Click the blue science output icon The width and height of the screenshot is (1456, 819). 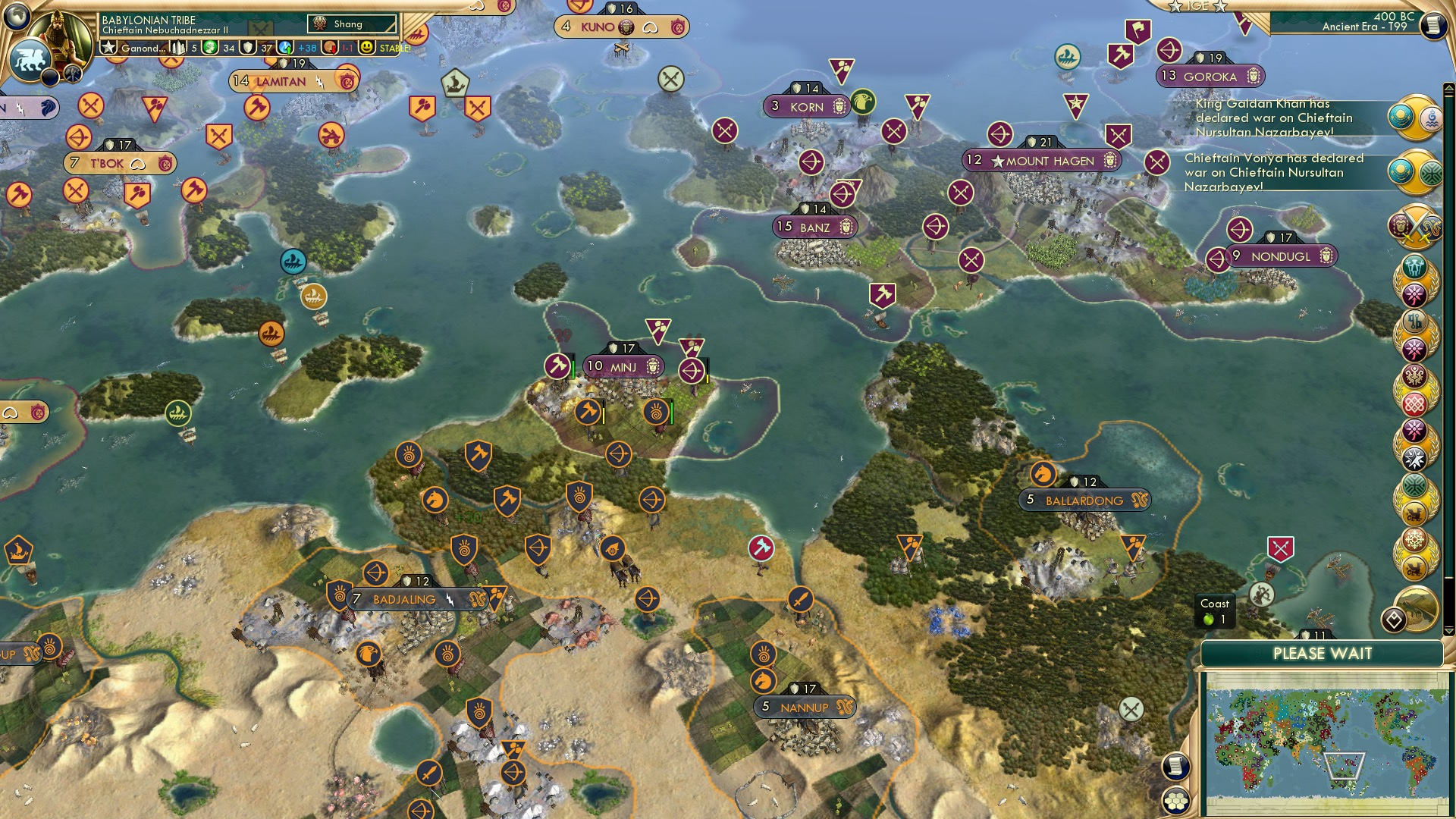284,48
